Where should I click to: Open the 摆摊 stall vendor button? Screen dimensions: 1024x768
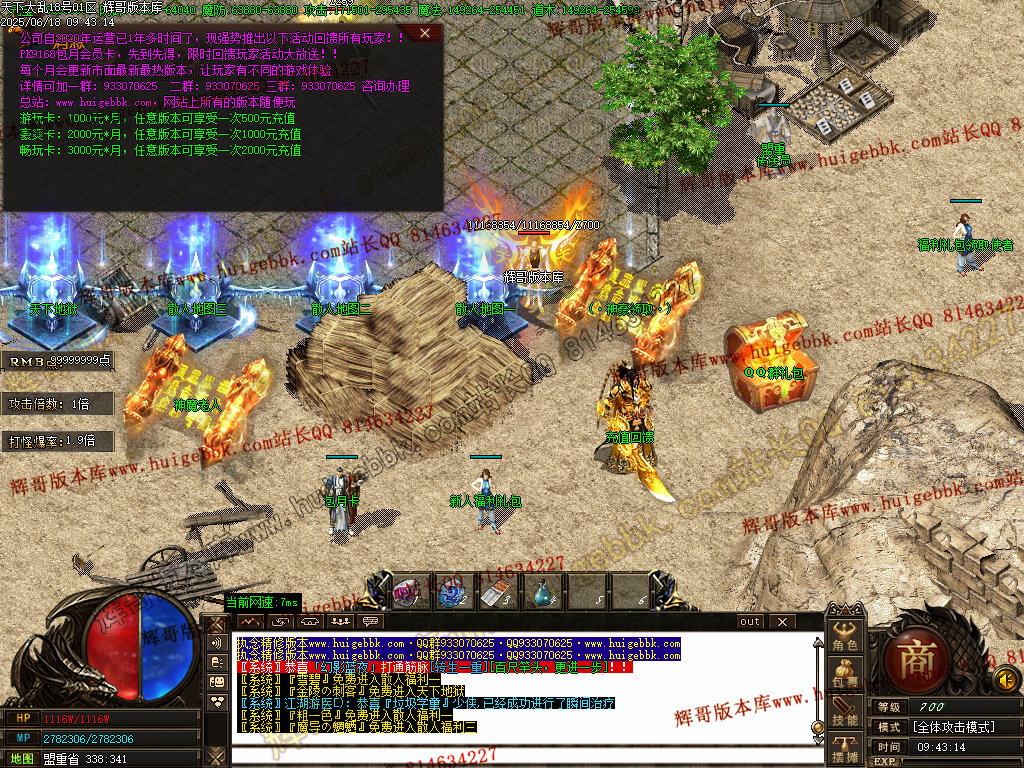(845, 749)
